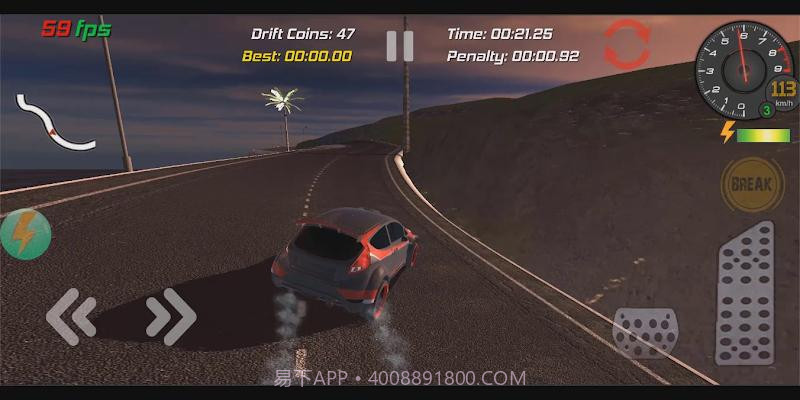Viewport: 800px width, 400px height.
Task: Activate the green lightning bolt boost
Action: tap(24, 235)
